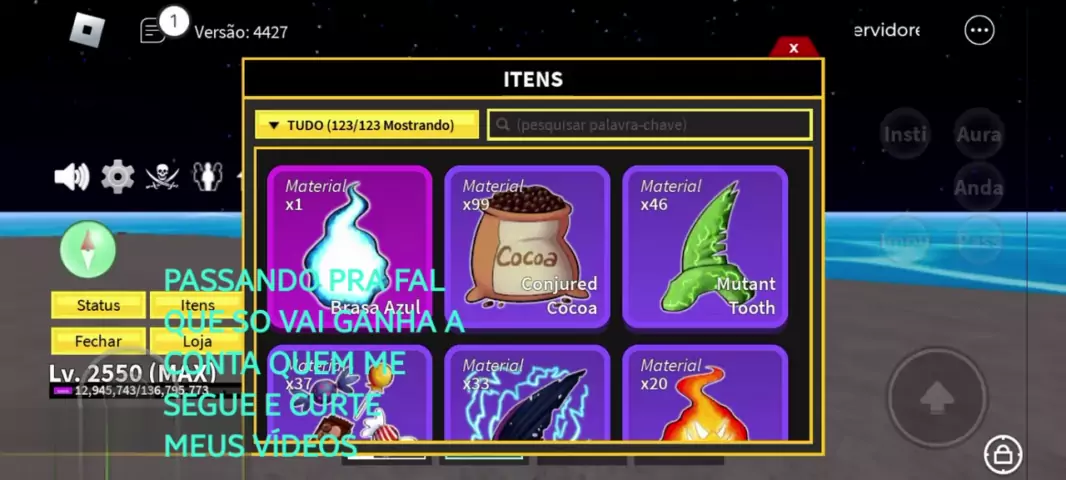
Task: Open the Roblox chat icon
Action: 153,31
